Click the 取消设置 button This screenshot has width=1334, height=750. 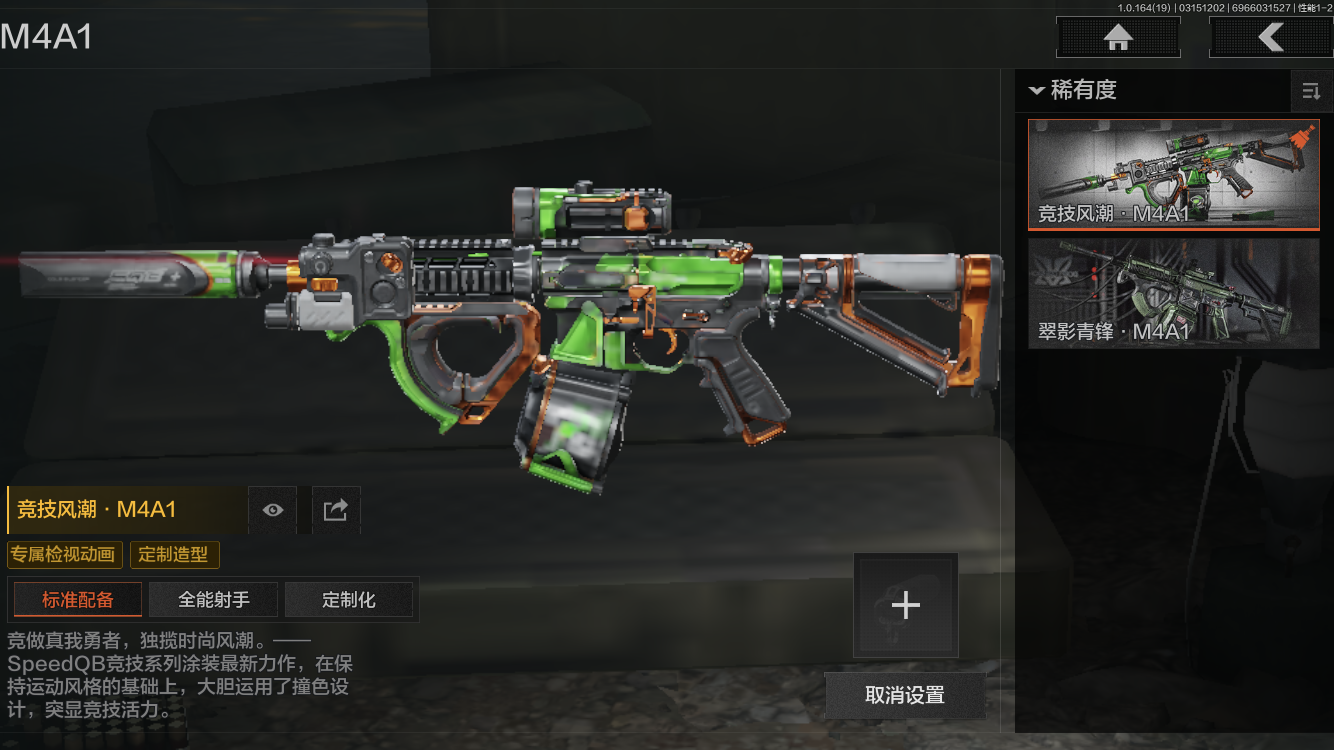click(904, 695)
